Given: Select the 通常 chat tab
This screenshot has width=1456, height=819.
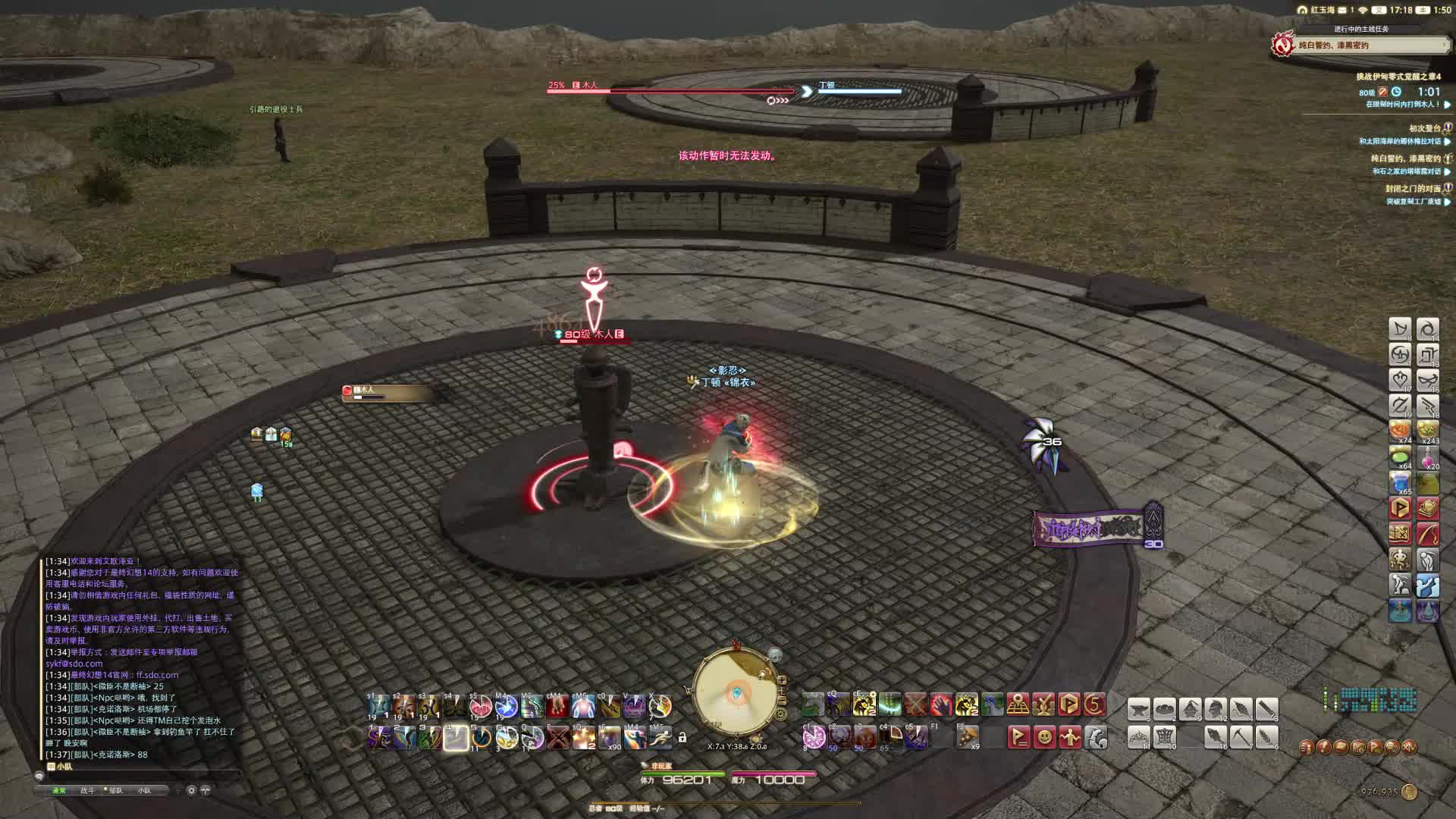Looking at the screenshot, I should (59, 790).
